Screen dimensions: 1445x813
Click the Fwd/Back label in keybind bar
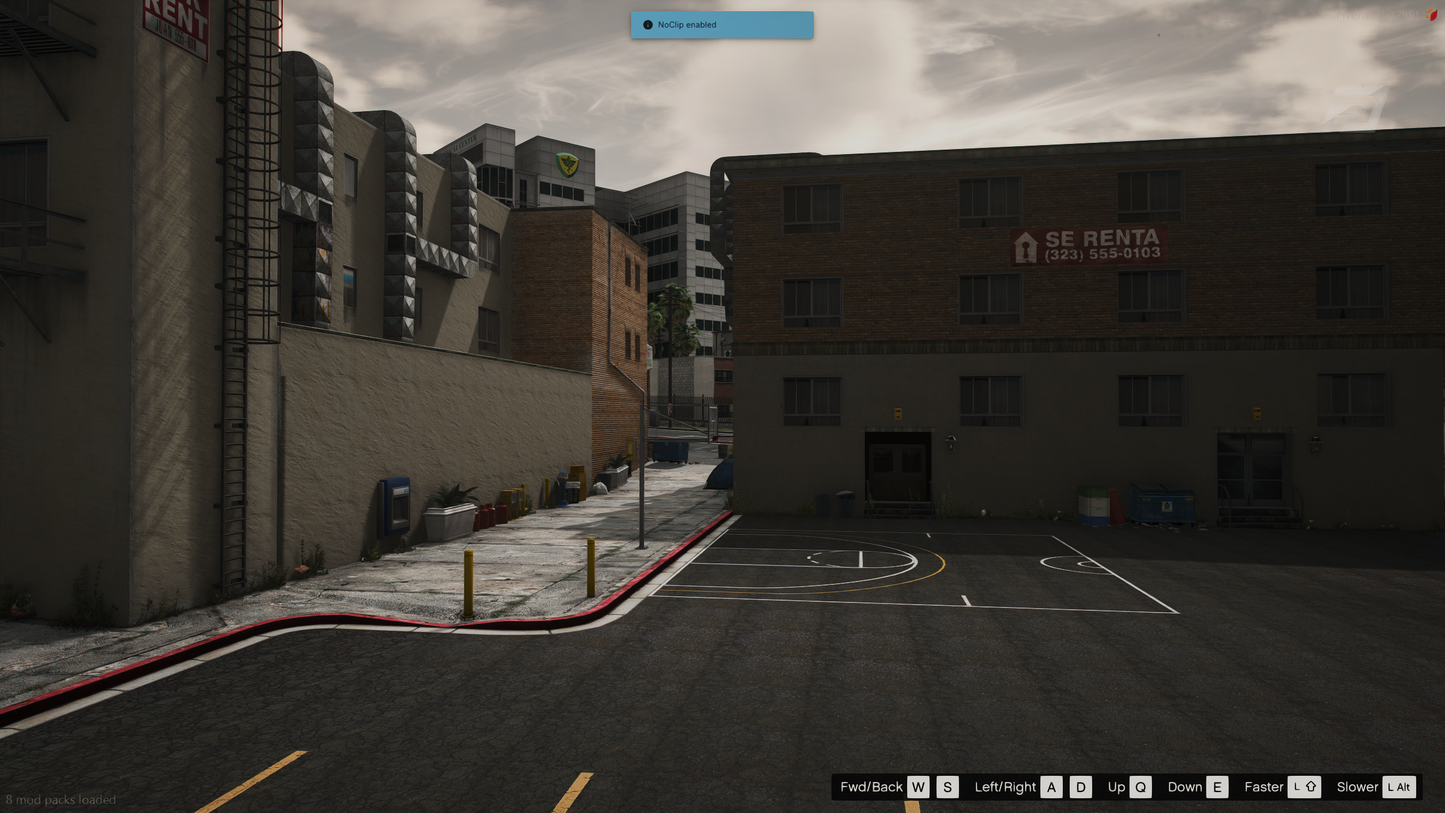point(872,787)
